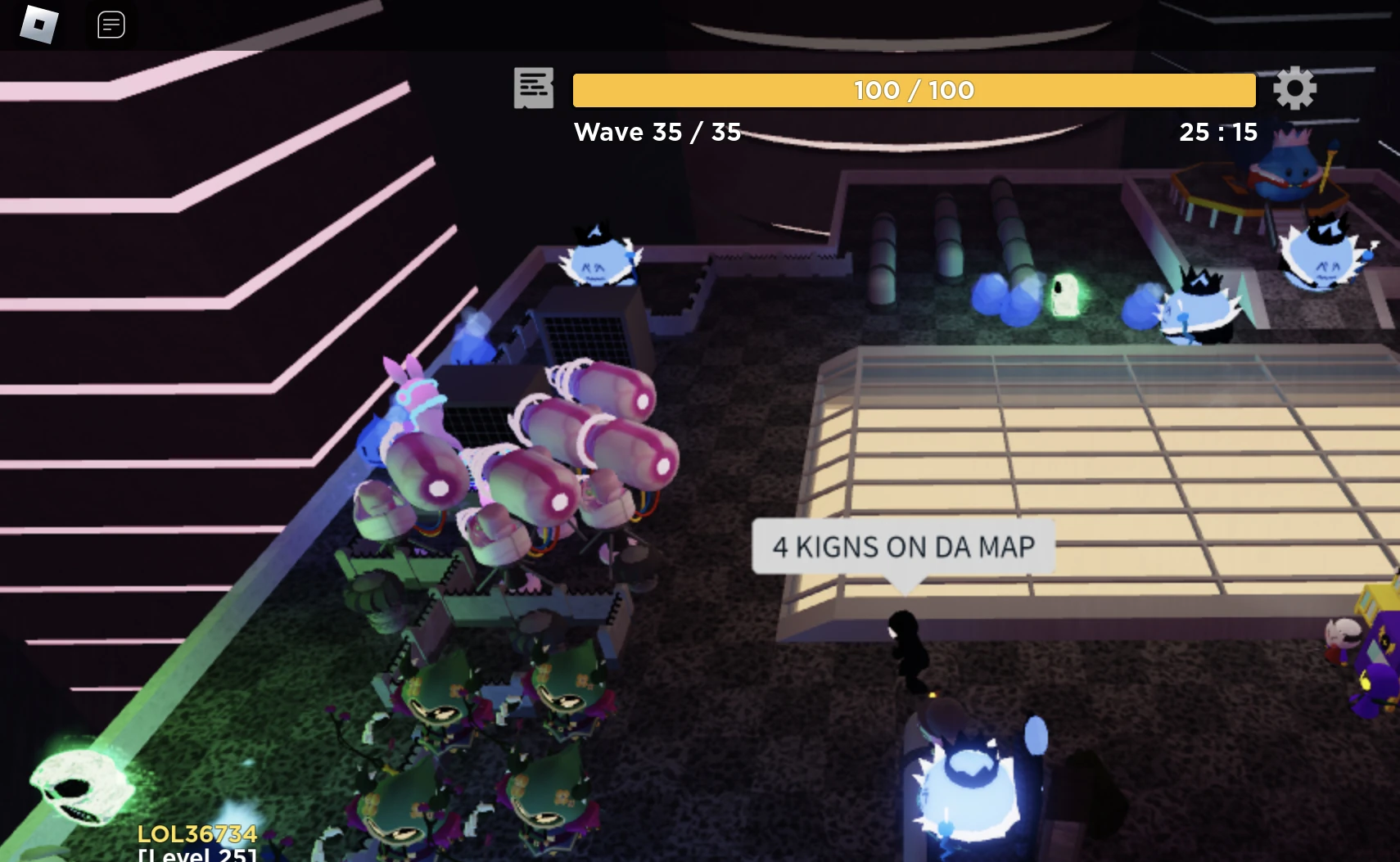Select the purple wizard character at the right edge

coord(1375,679)
